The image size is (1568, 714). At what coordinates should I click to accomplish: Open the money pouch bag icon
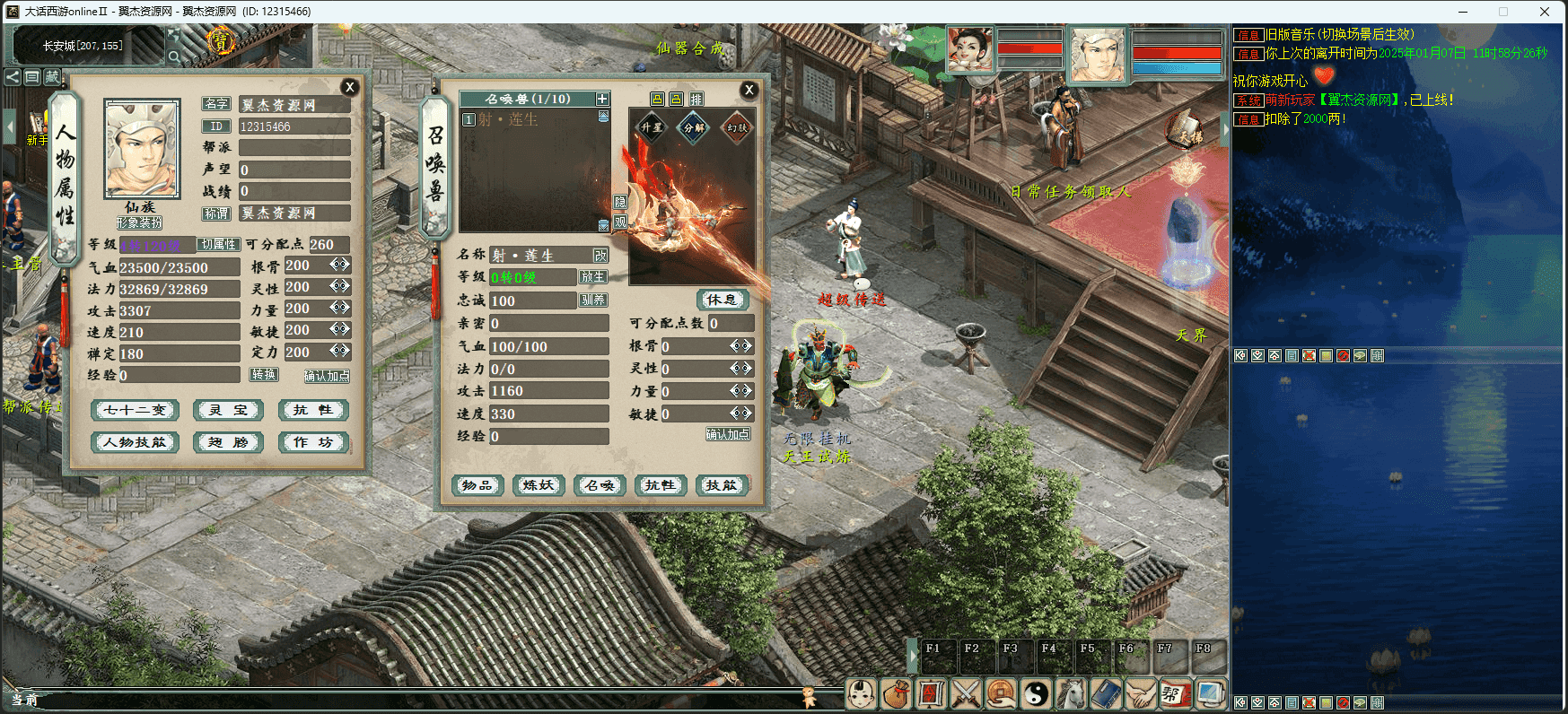(896, 693)
